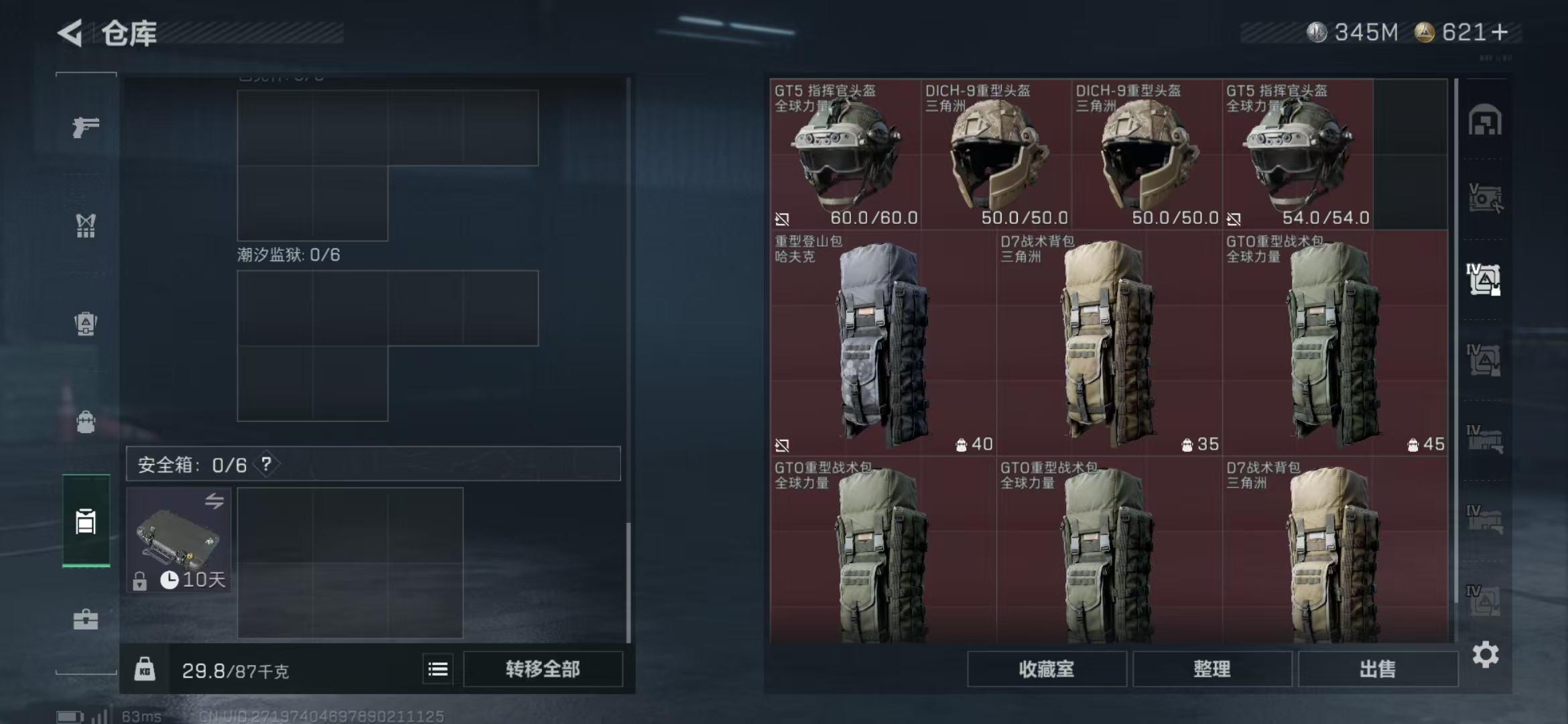The width and height of the screenshot is (1568, 724).
Task: Toggle the list view icon beside 转移全部
Action: [x=438, y=669]
